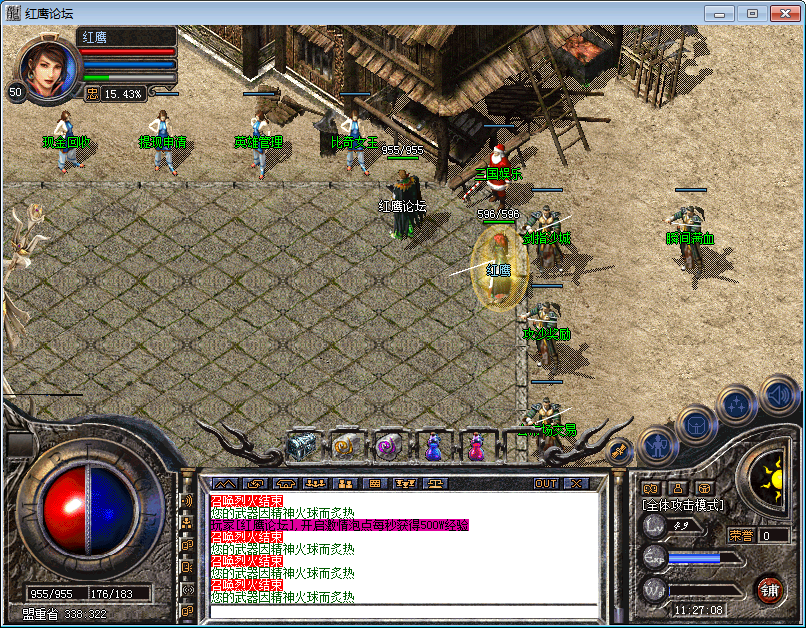Click the 忠 loyalty icon under portrait
This screenshot has height=628, width=806.
point(92,93)
